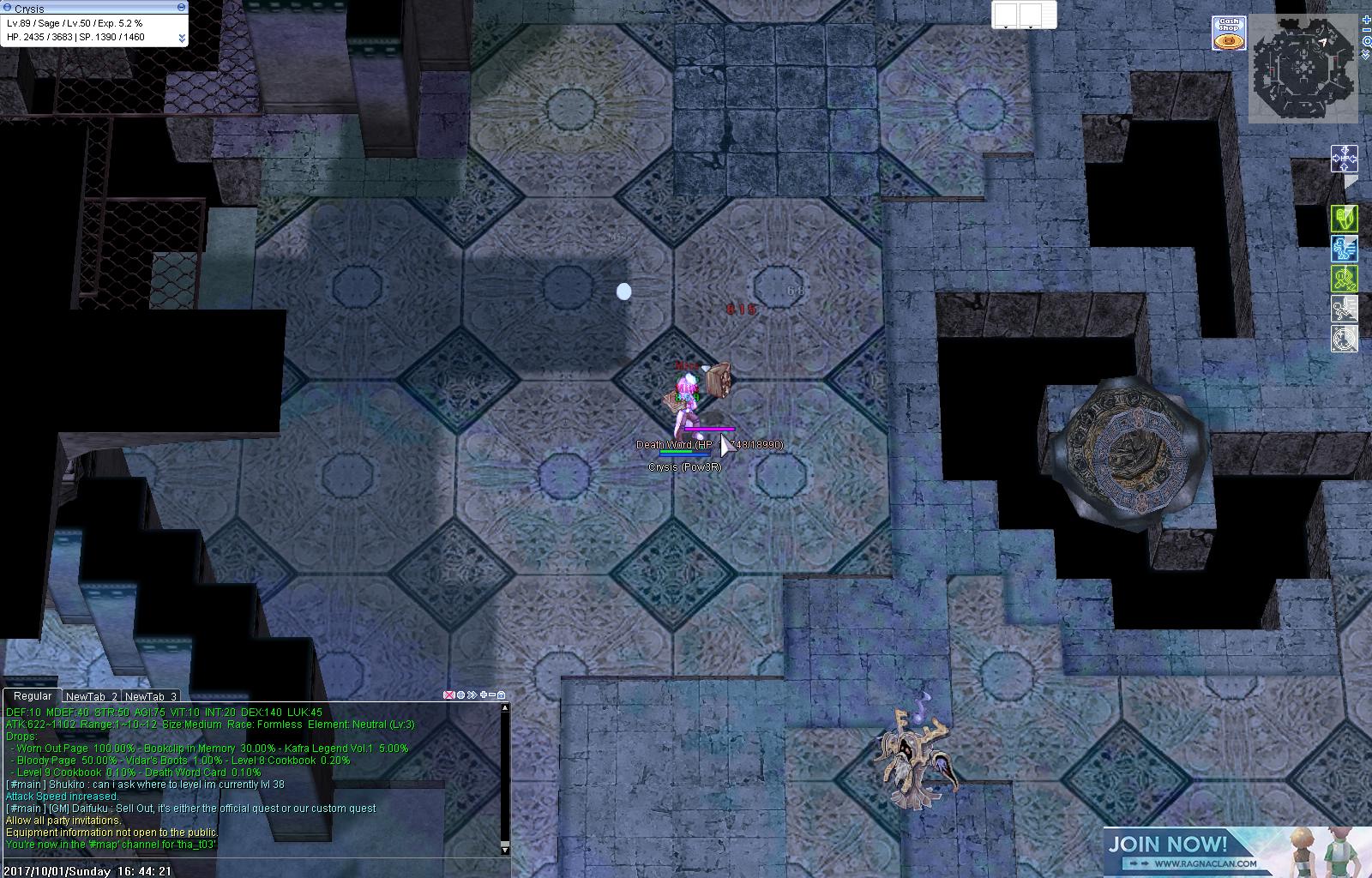Select the magnifier icon below the minimap

click(x=1367, y=41)
